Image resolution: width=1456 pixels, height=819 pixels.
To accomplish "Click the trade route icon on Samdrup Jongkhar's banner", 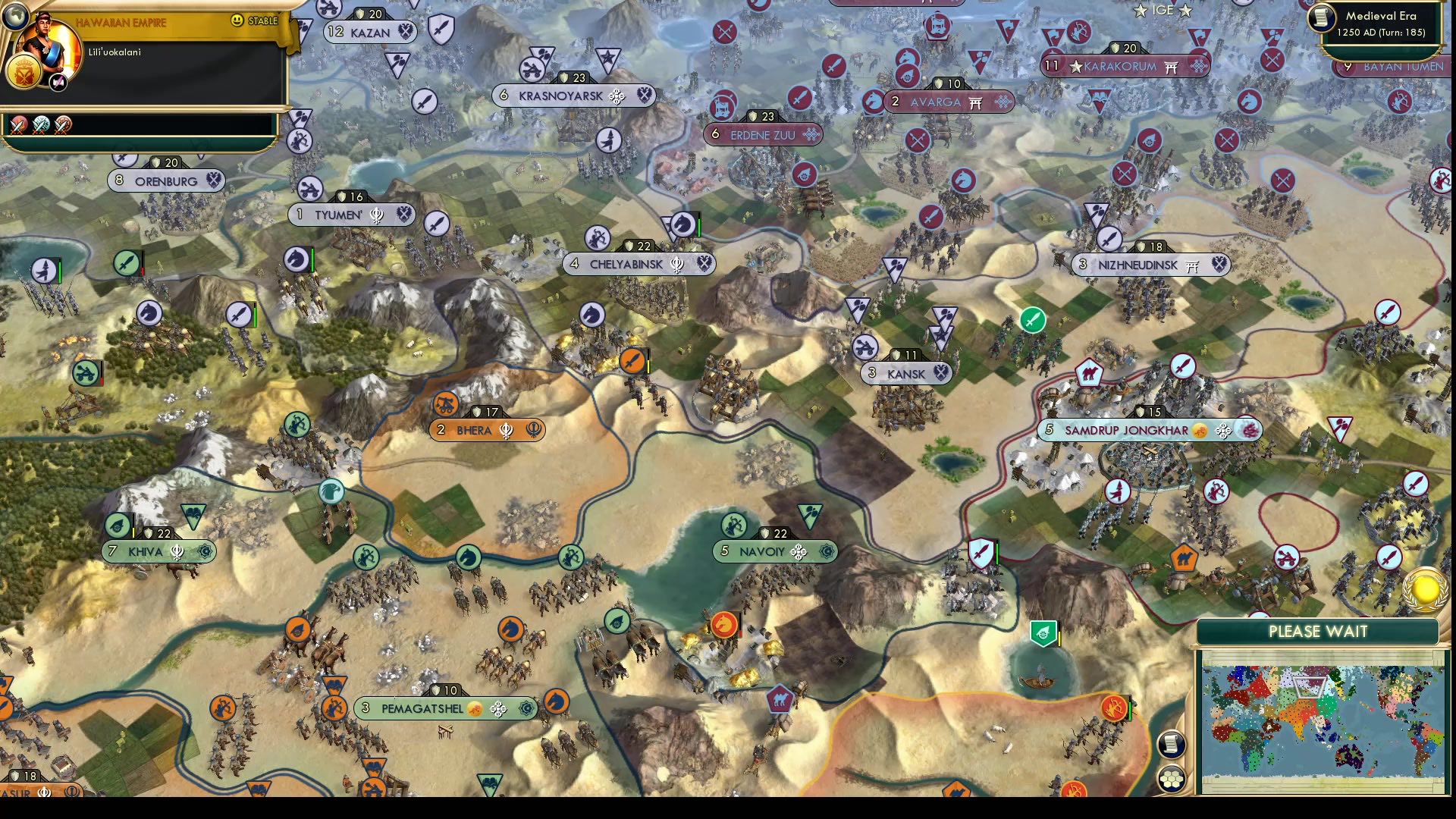I will coord(1200,430).
